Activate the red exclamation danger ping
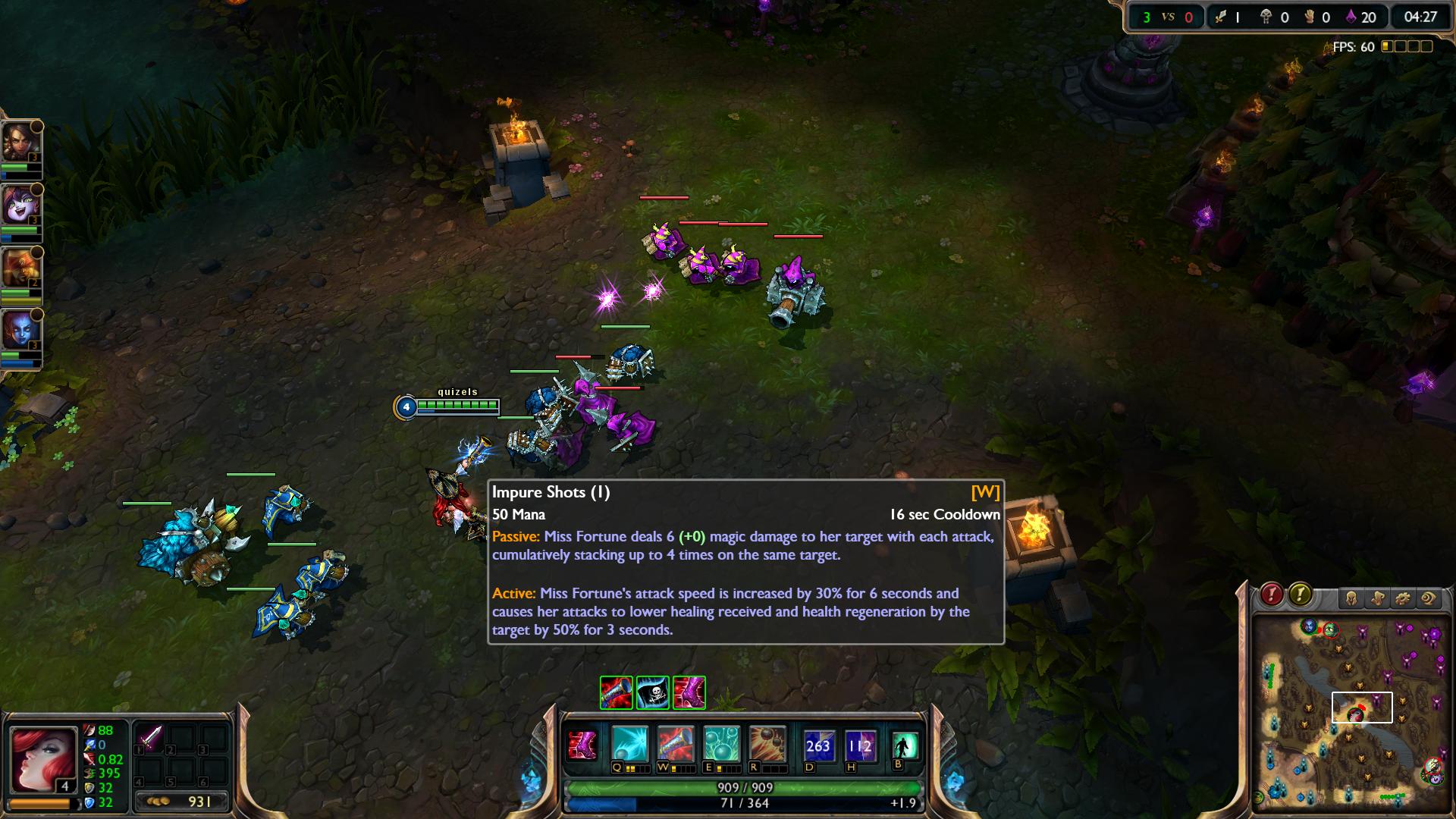This screenshot has height=819, width=1456. (1272, 595)
